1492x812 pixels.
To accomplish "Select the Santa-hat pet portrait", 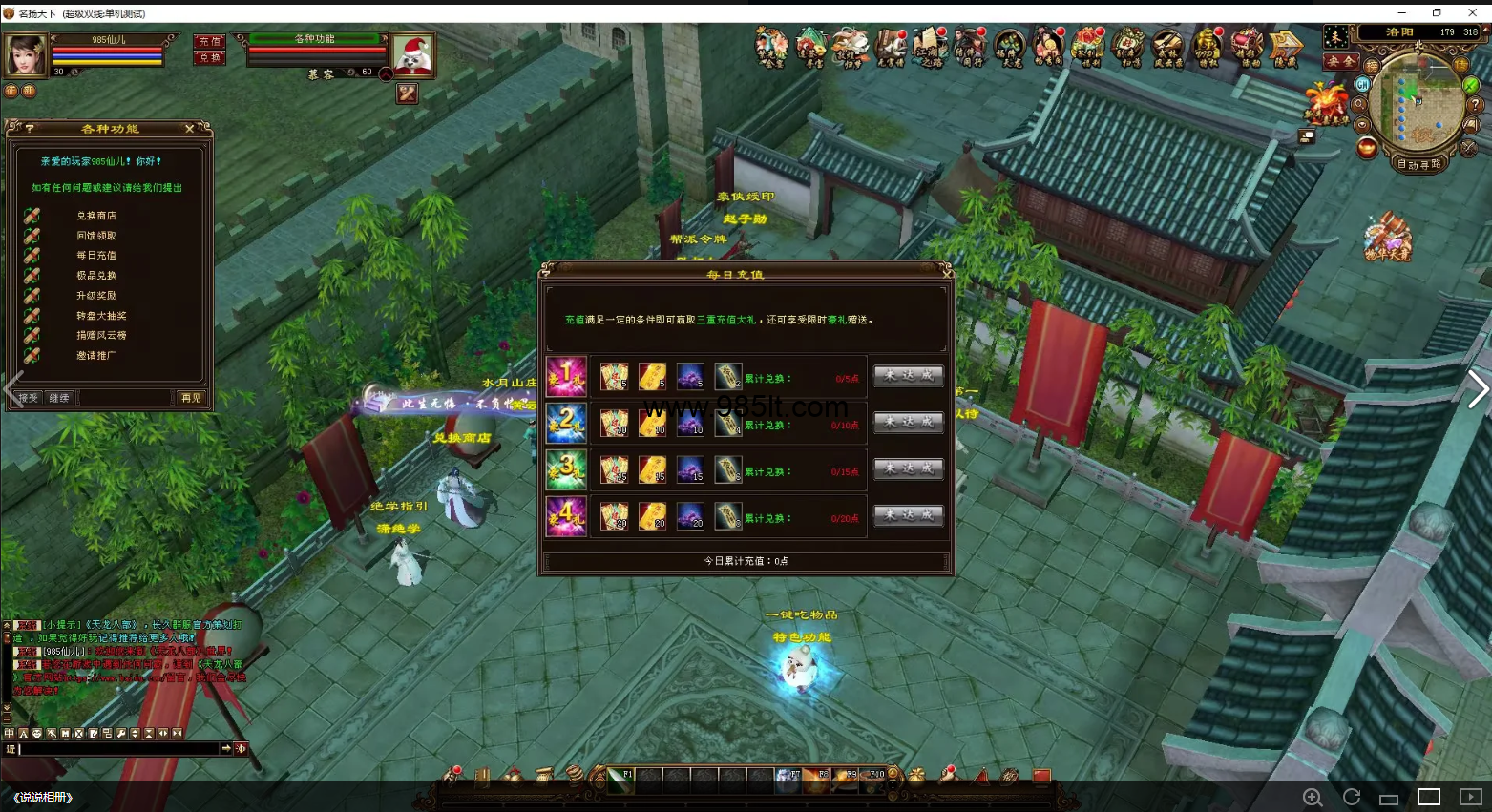I will tap(414, 55).
